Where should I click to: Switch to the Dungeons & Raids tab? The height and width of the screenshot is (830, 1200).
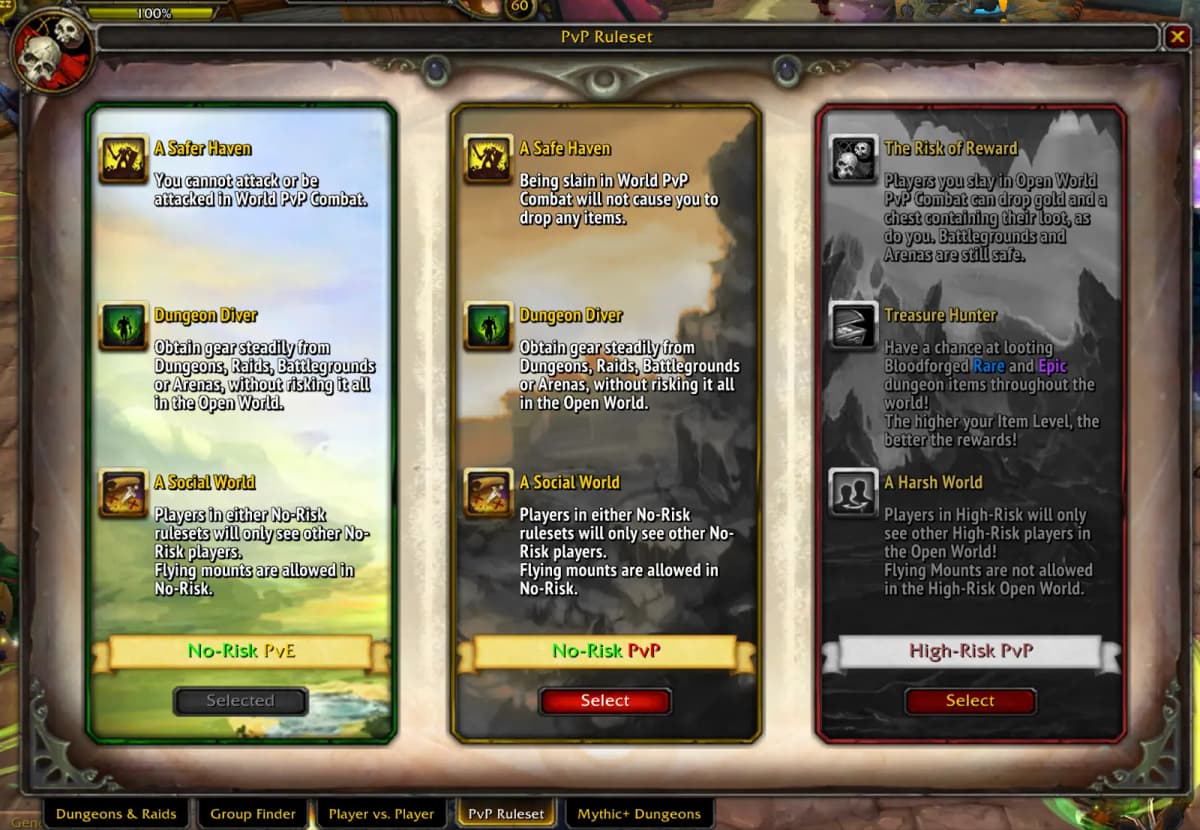116,814
